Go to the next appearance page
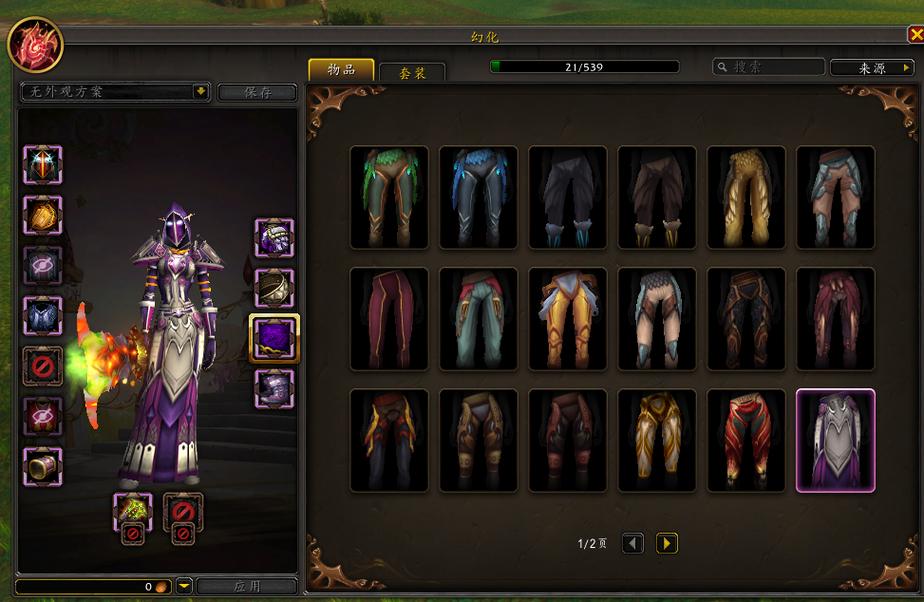 click(x=666, y=543)
